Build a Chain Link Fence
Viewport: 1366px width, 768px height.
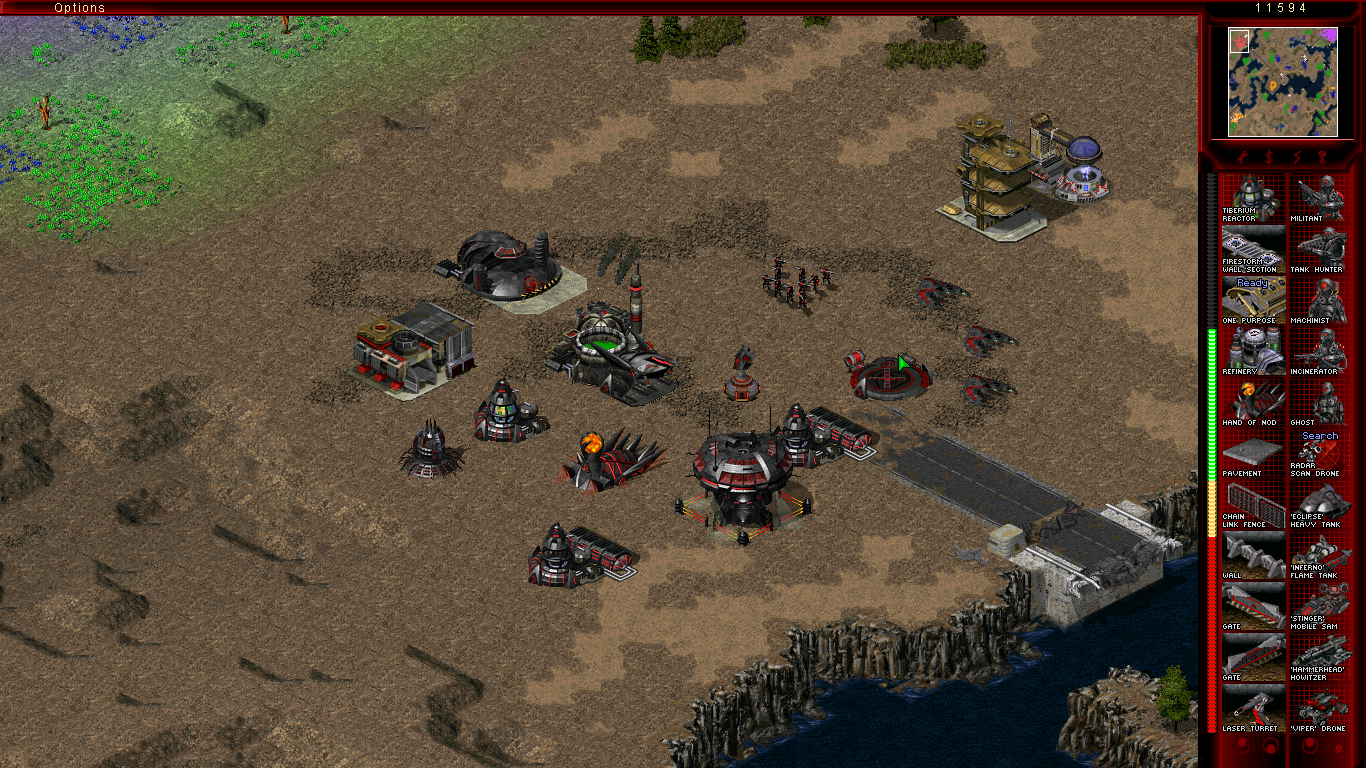click(1253, 505)
